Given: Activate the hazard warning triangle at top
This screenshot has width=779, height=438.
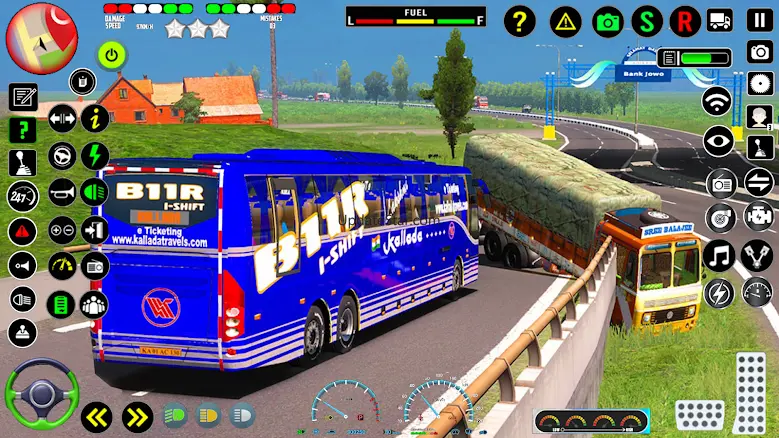Looking at the screenshot, I should click(x=565, y=20).
